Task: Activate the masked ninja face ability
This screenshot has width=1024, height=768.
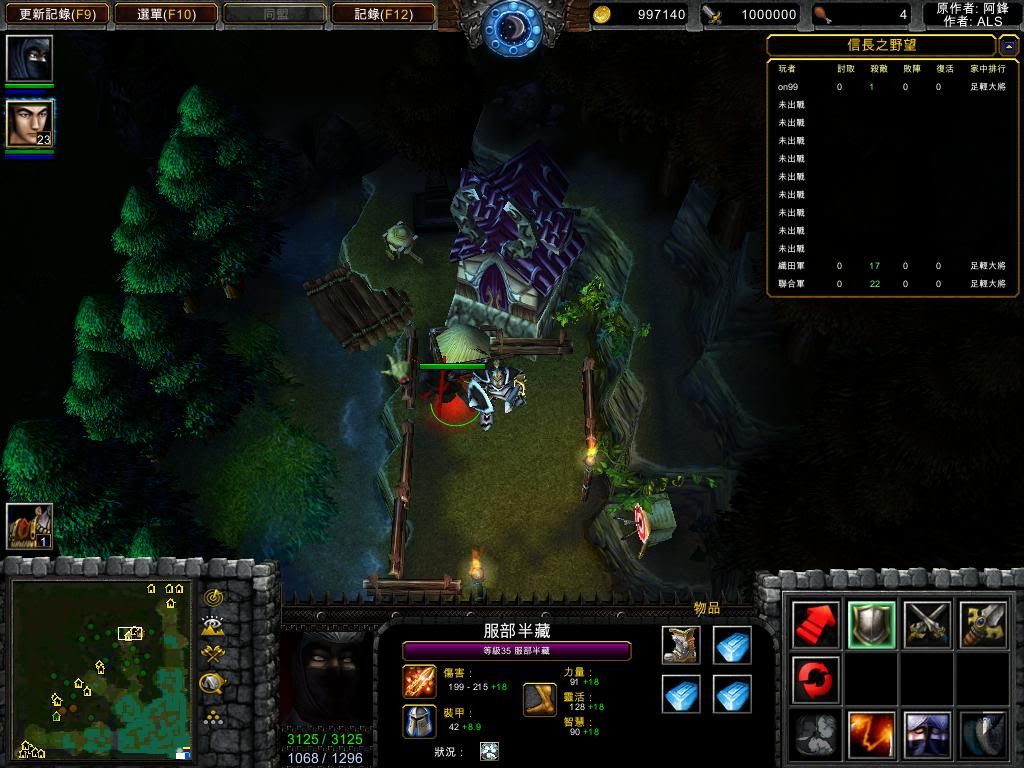Action: (926, 735)
